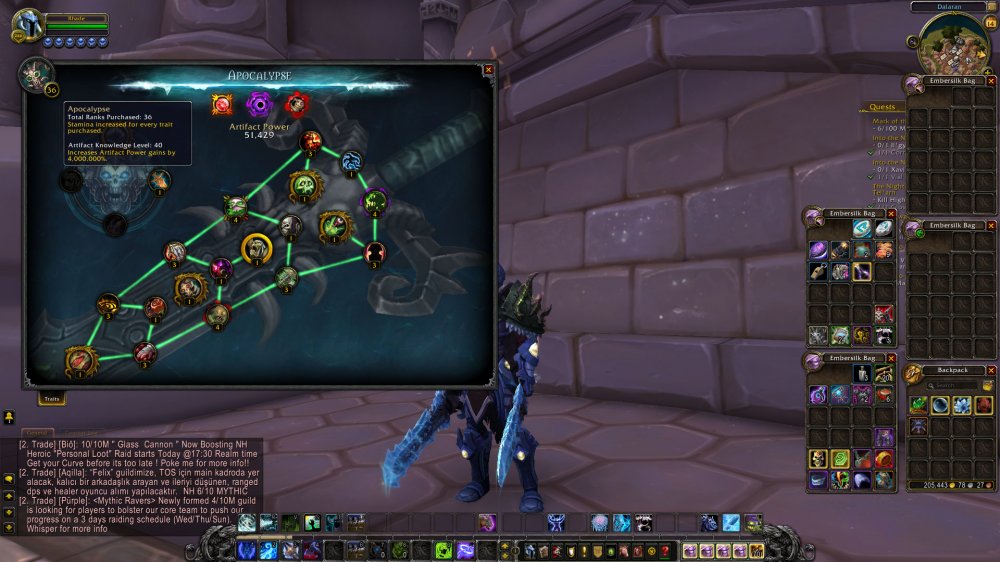Select the gold-bordered trait at the tree's bottom-left end
The image size is (1000, 562).
[x=81, y=360]
